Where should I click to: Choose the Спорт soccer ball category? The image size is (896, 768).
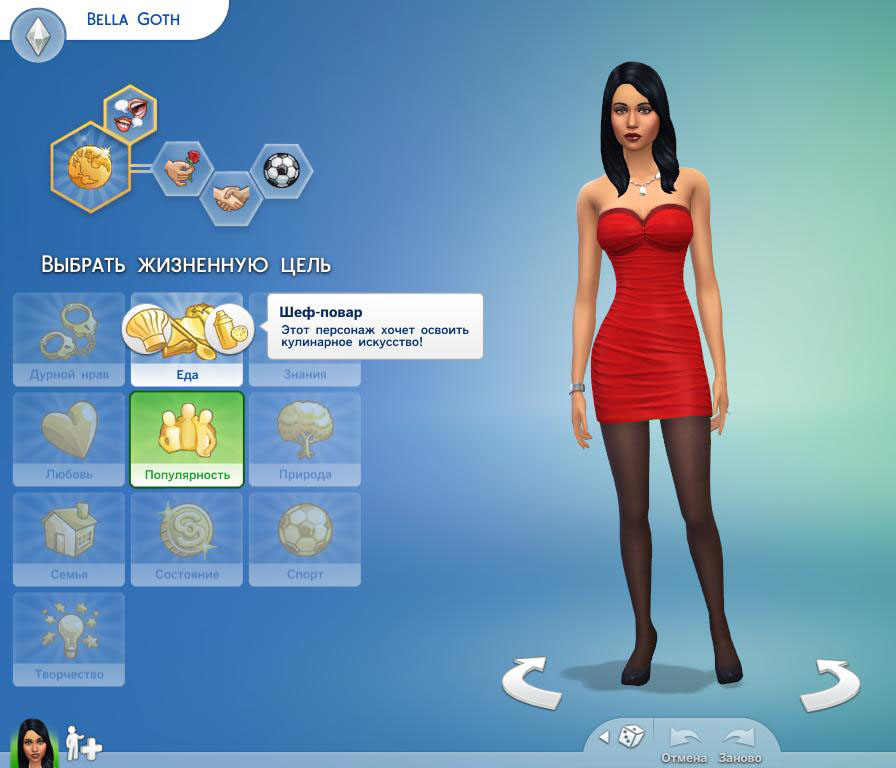pos(305,538)
